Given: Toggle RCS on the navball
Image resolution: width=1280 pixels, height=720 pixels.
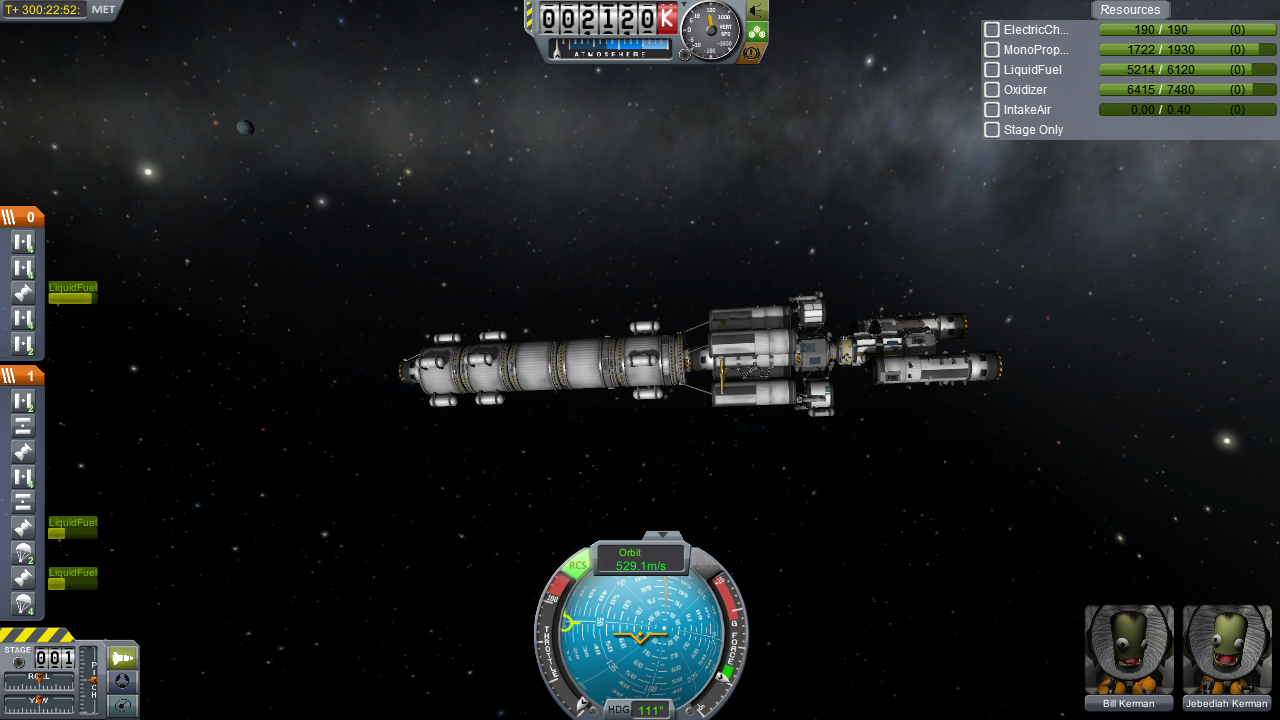Looking at the screenshot, I should coord(577,566).
